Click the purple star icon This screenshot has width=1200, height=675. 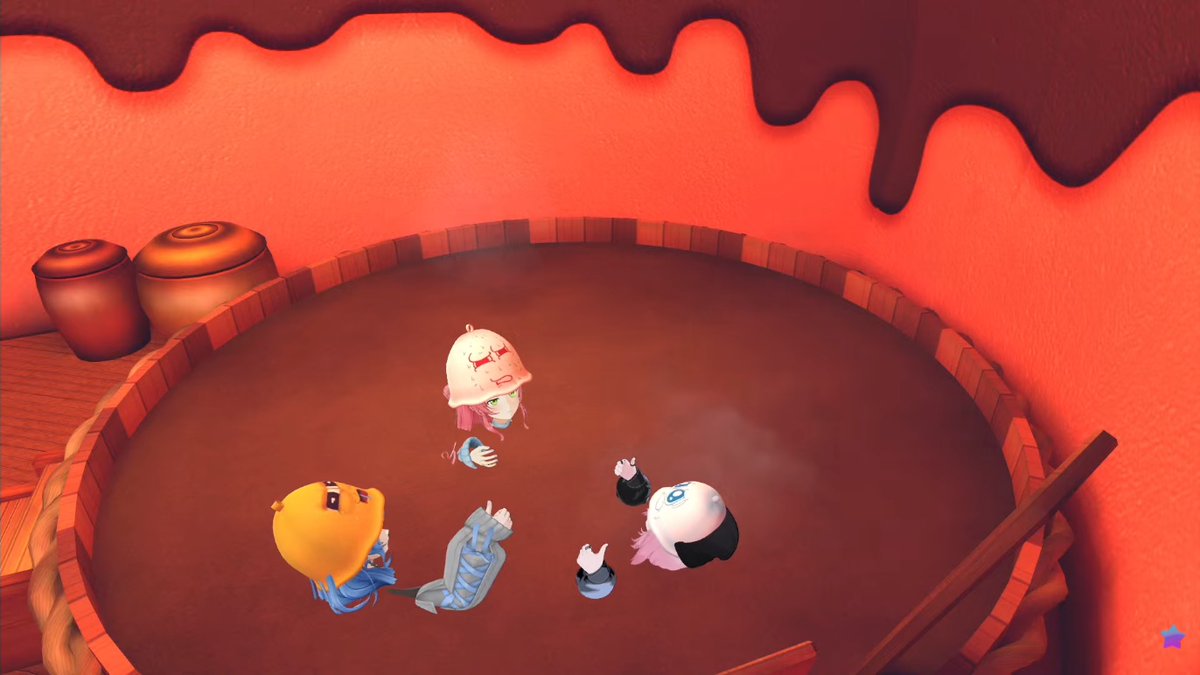click(x=1171, y=635)
